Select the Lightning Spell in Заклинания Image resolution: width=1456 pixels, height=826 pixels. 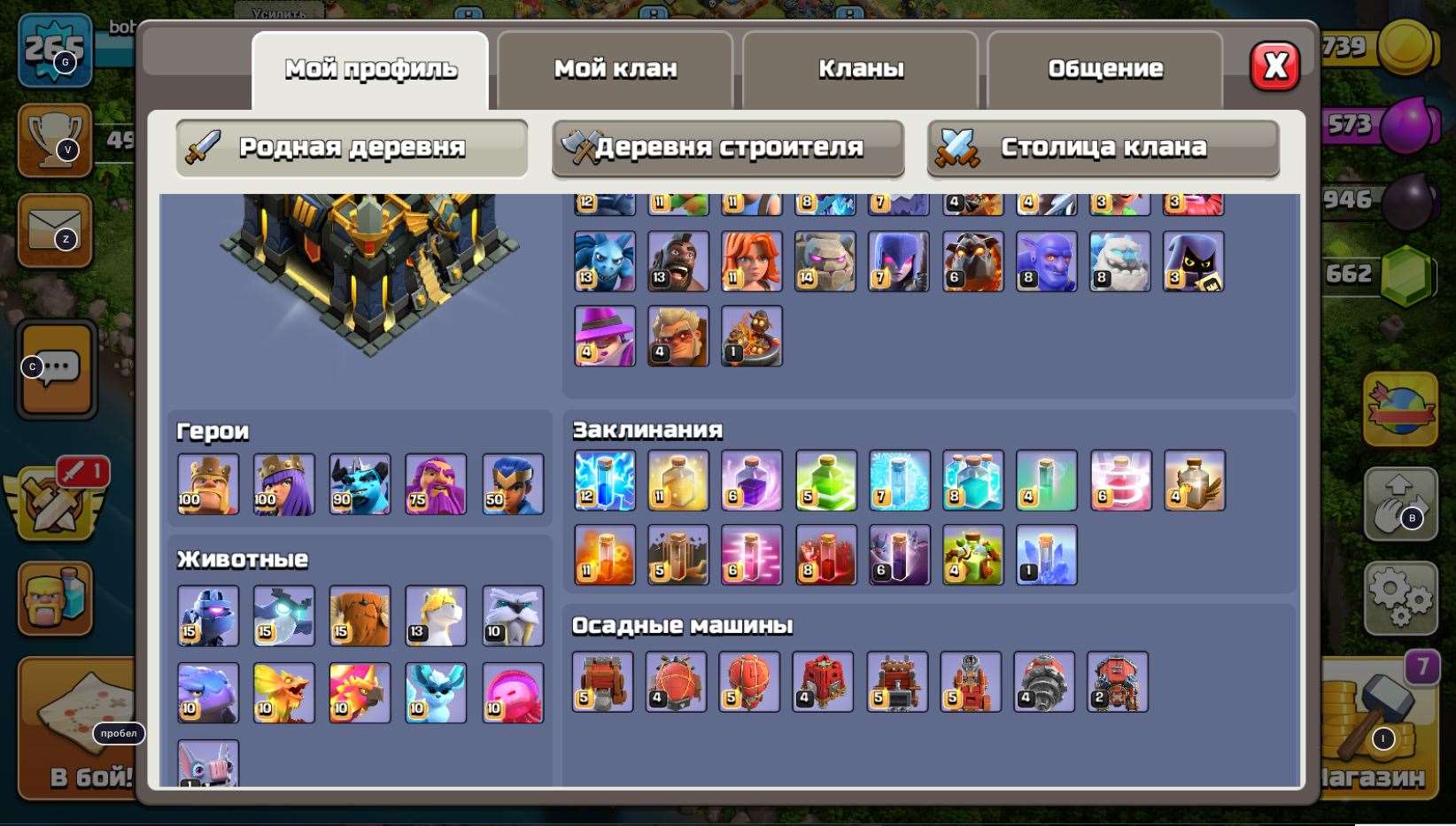[604, 482]
